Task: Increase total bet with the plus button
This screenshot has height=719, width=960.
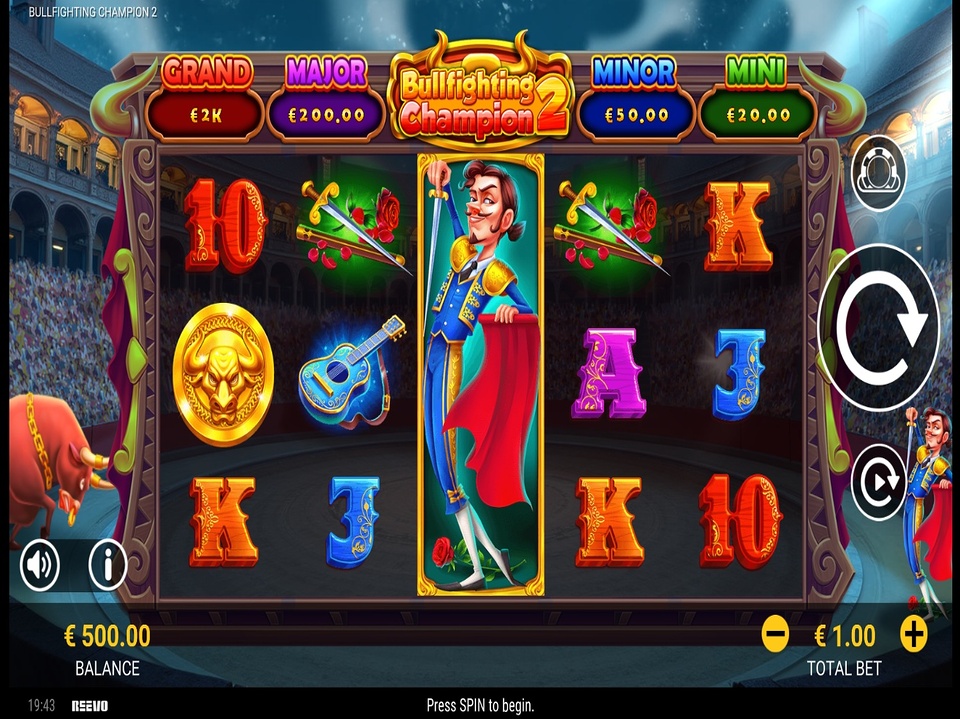Action: (914, 634)
